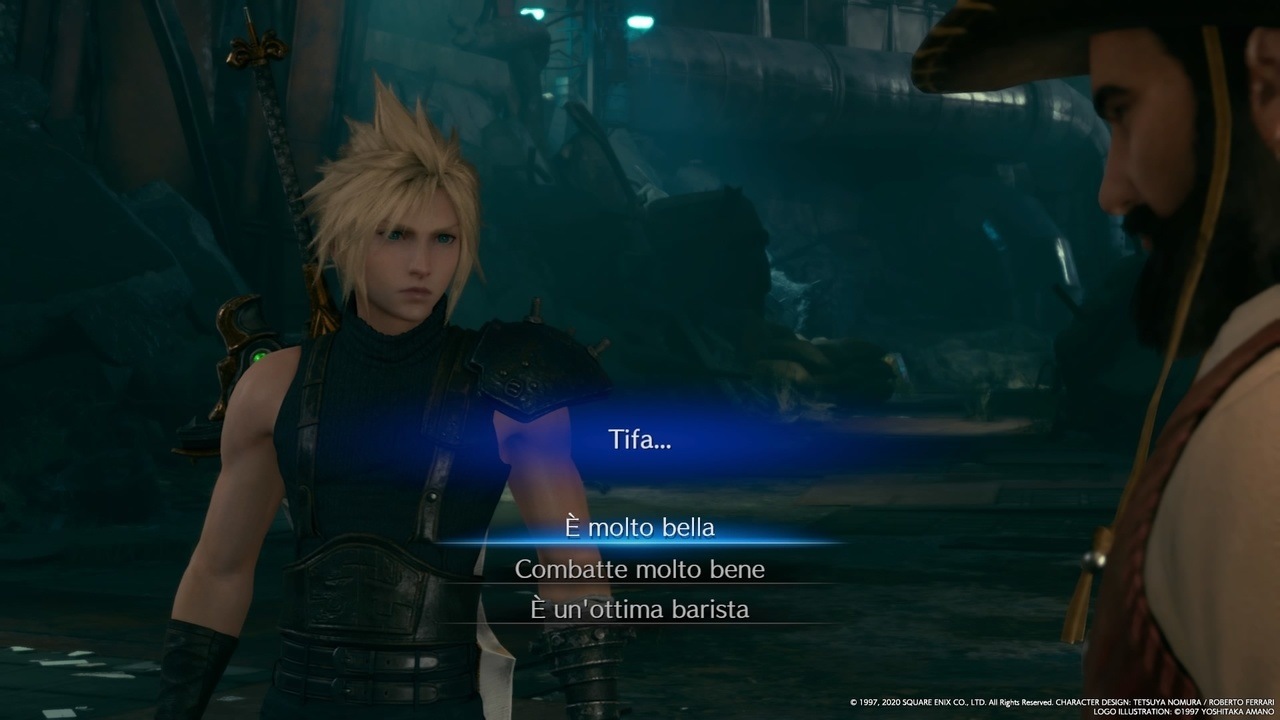1280x720 pixels.
Task: Select "Combatte molto bene" dialogue option
Action: pyautogui.click(x=639, y=569)
